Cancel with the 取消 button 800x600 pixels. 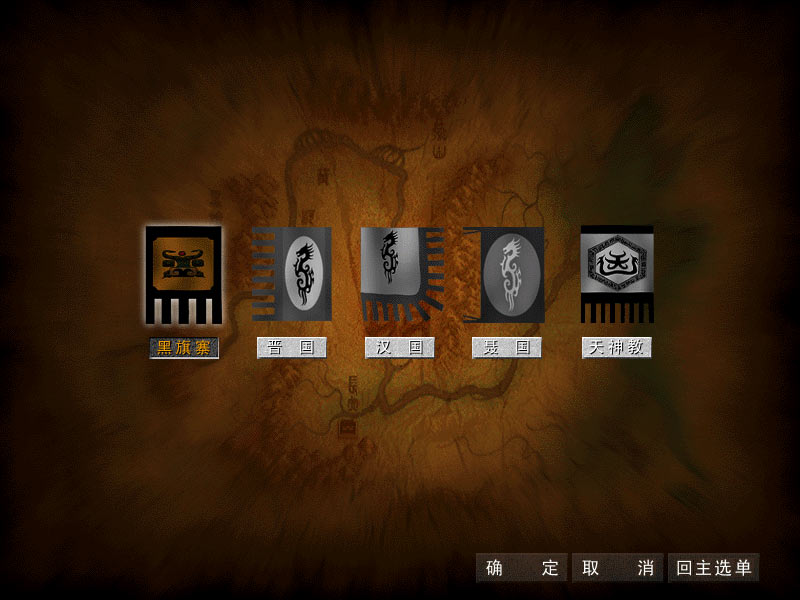[617, 568]
